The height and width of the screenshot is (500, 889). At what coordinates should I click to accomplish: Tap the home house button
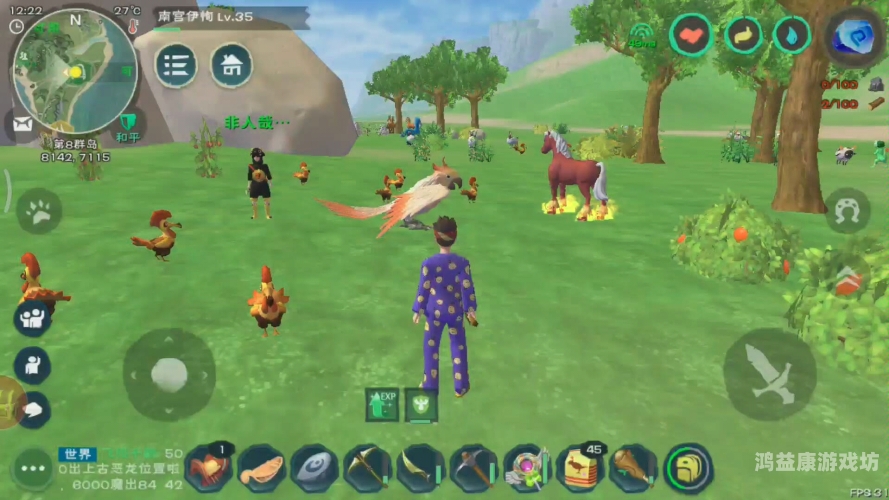coord(231,66)
